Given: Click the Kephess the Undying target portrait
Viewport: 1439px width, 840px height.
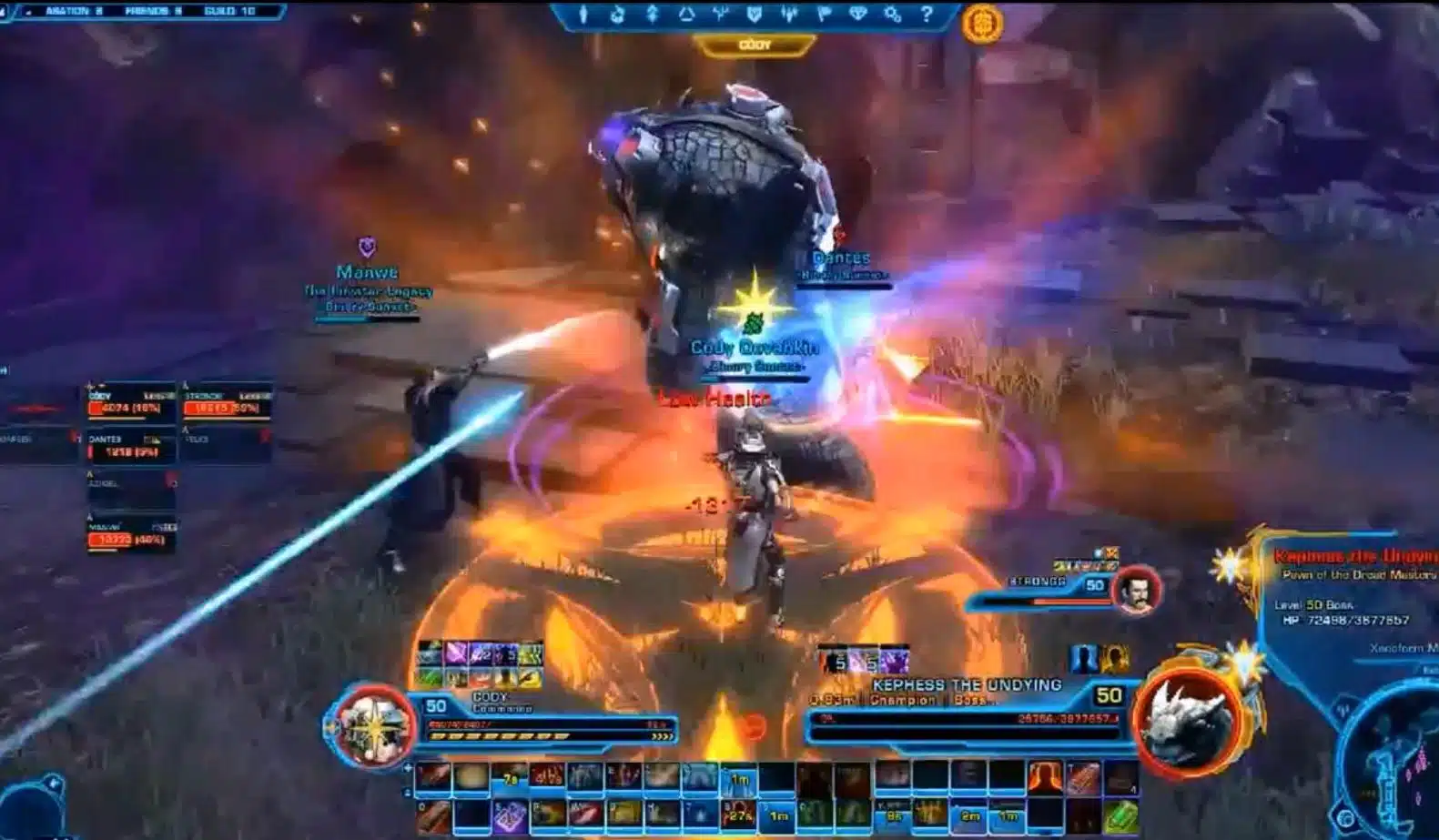Looking at the screenshot, I should pyautogui.click(x=1187, y=721).
